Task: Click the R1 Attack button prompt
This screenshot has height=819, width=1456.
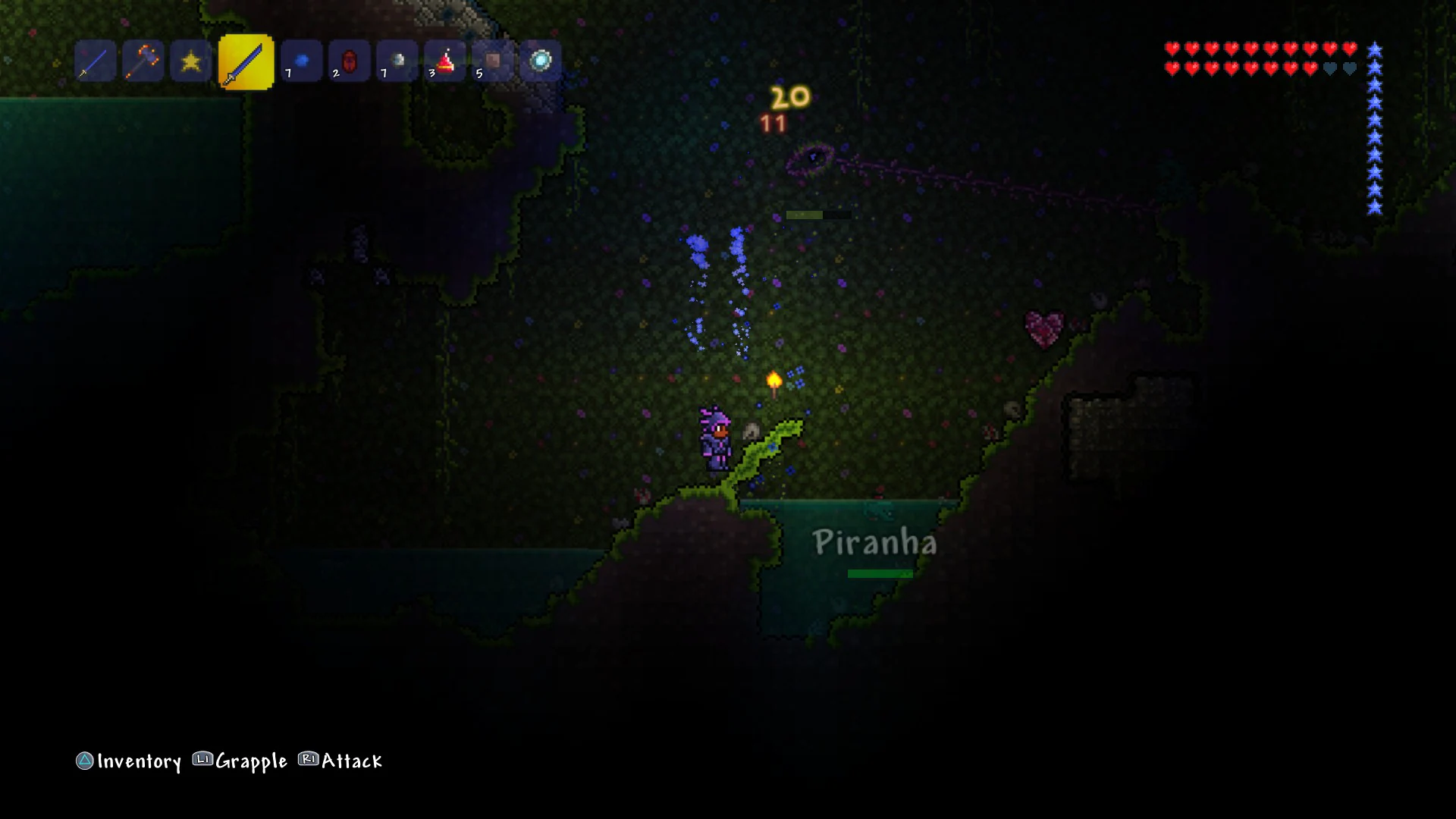Action: click(306, 761)
